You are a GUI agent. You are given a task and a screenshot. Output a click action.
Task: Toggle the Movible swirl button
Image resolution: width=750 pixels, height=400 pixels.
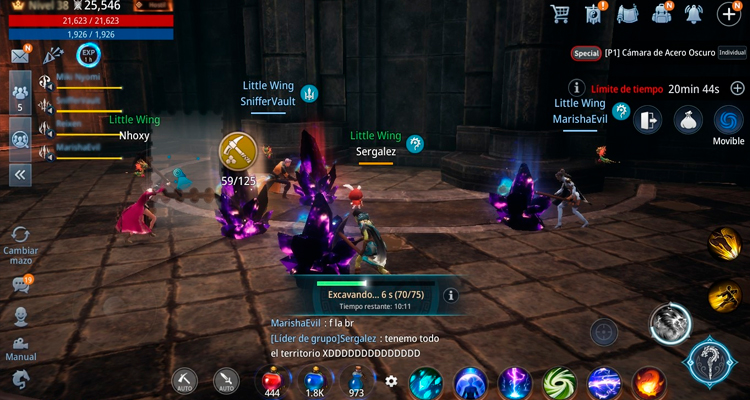pyautogui.click(x=728, y=120)
